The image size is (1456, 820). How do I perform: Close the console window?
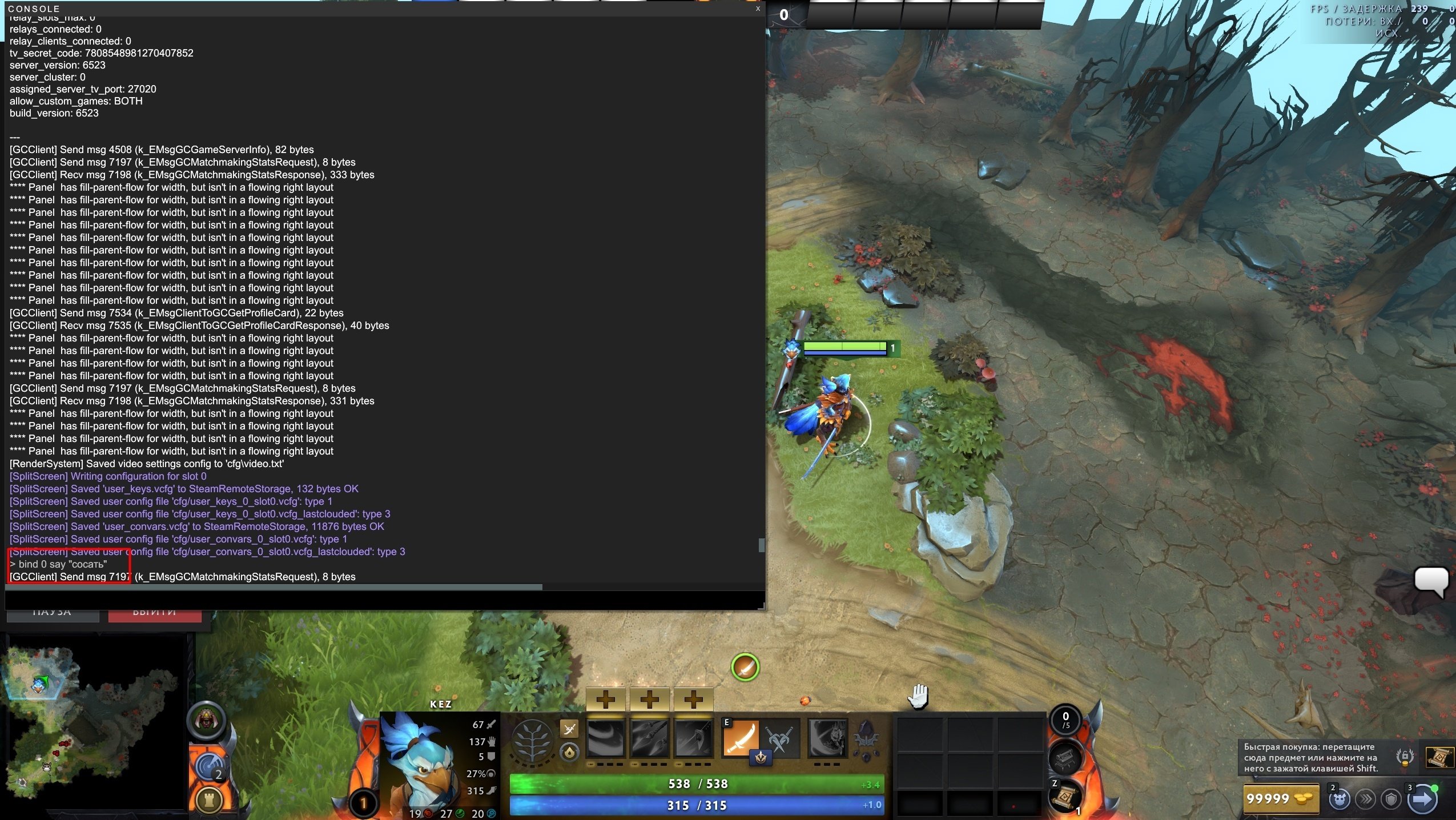click(x=758, y=9)
